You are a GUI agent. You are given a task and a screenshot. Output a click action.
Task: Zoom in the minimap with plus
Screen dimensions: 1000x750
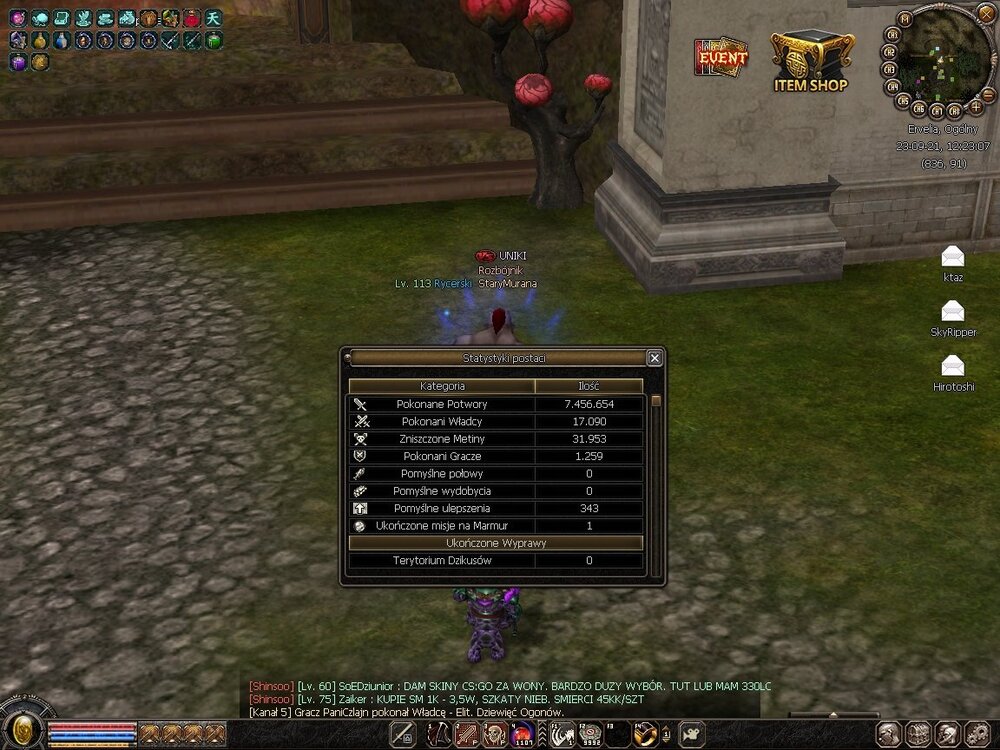click(x=976, y=105)
